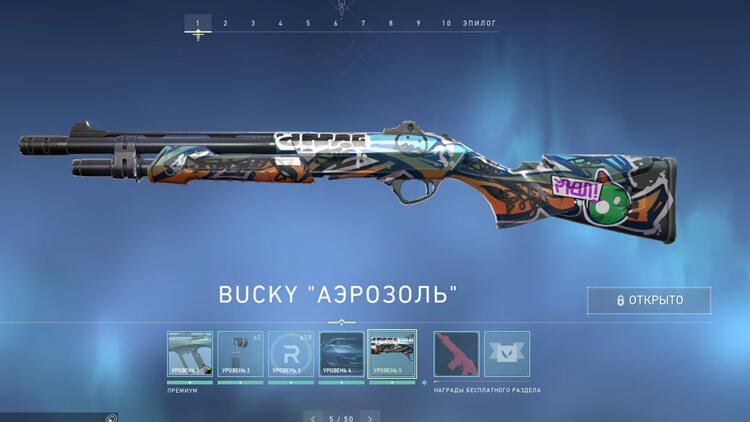Image resolution: width=750 pixels, height=422 pixels.
Task: View the УРОВЕНЬ 3 Radianite points reward
Action: [291, 354]
